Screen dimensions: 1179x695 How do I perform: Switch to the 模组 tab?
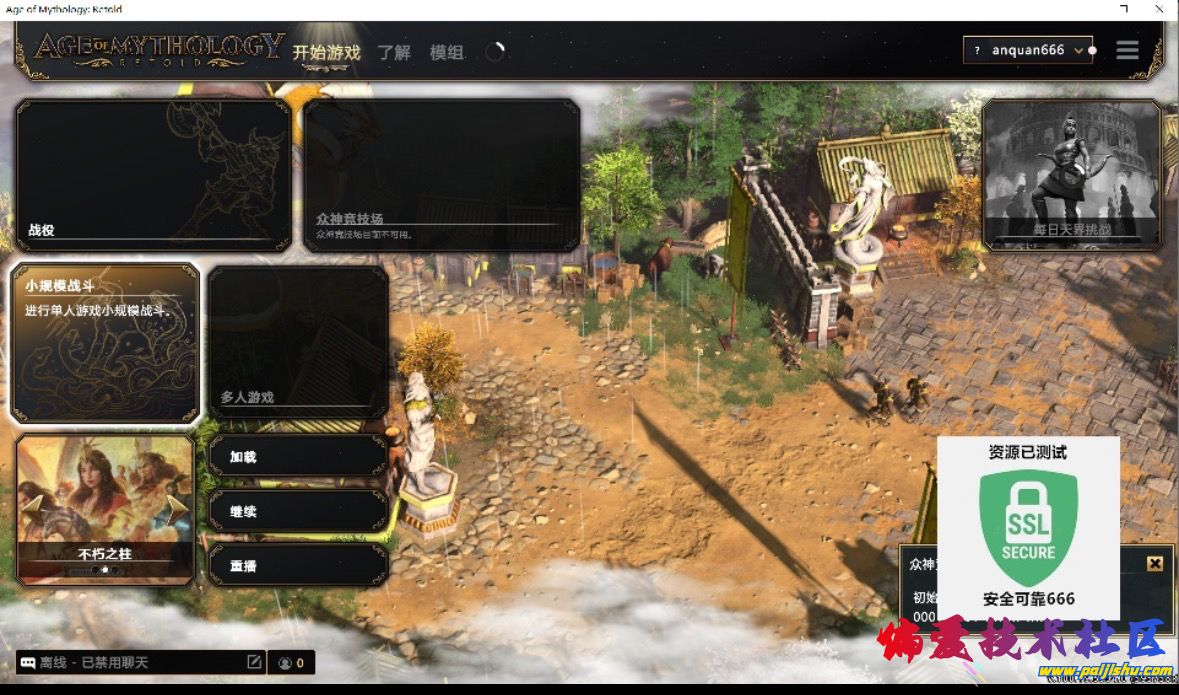pos(447,52)
